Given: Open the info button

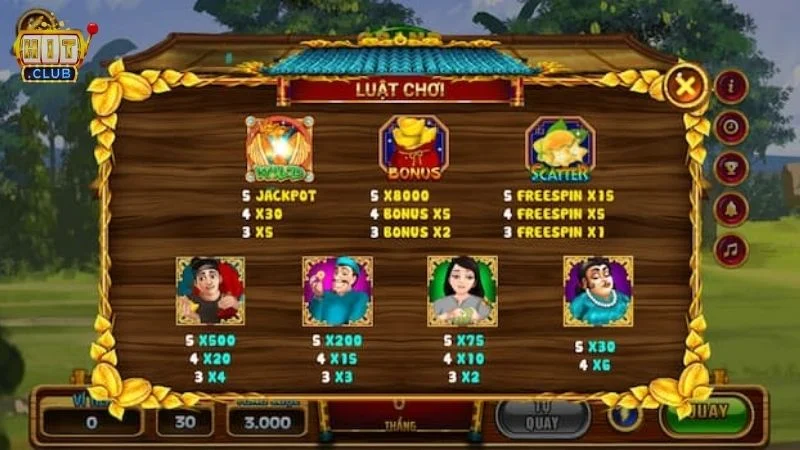Looking at the screenshot, I should tap(731, 86).
